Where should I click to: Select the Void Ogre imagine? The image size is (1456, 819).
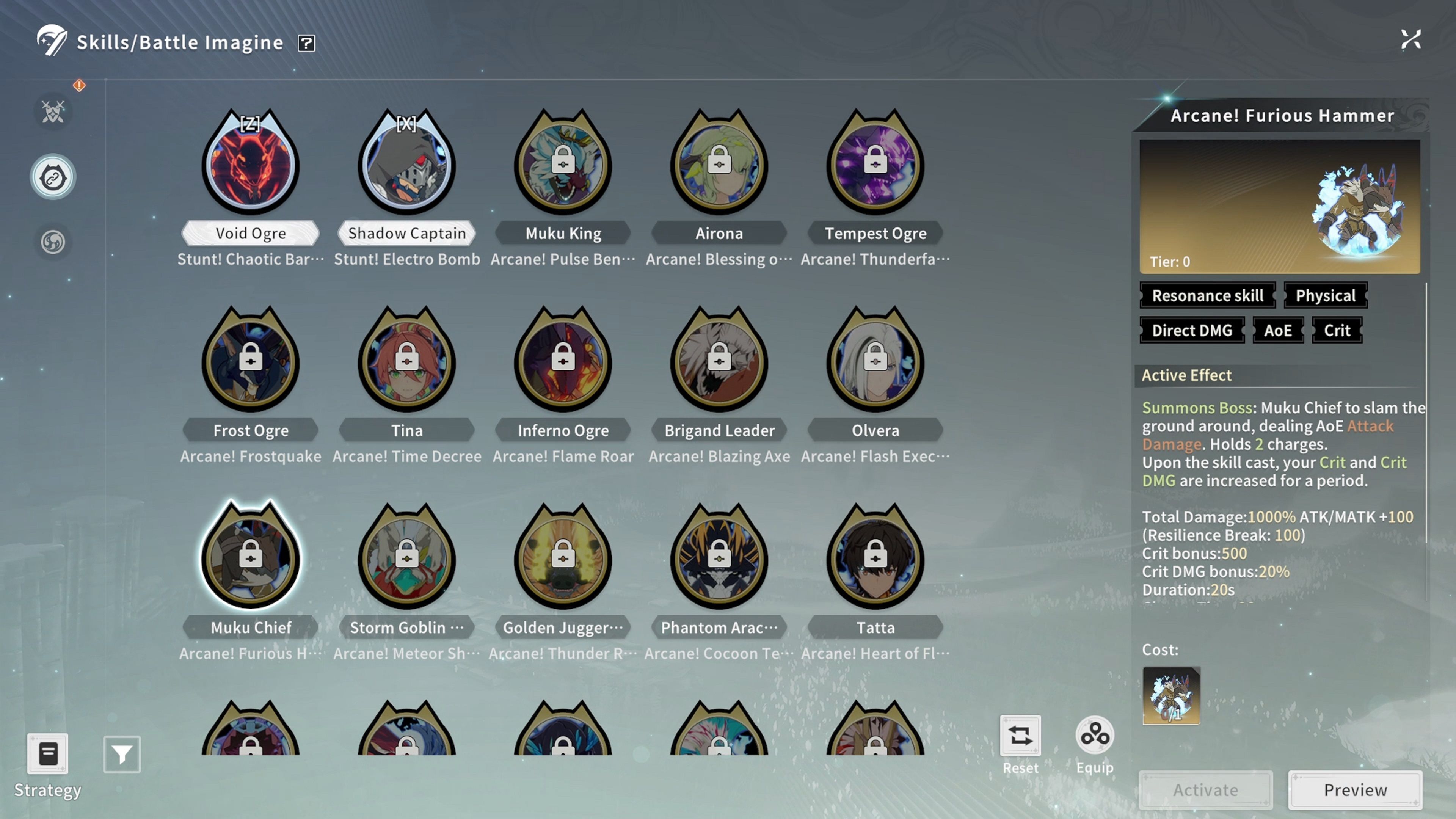[x=250, y=164]
